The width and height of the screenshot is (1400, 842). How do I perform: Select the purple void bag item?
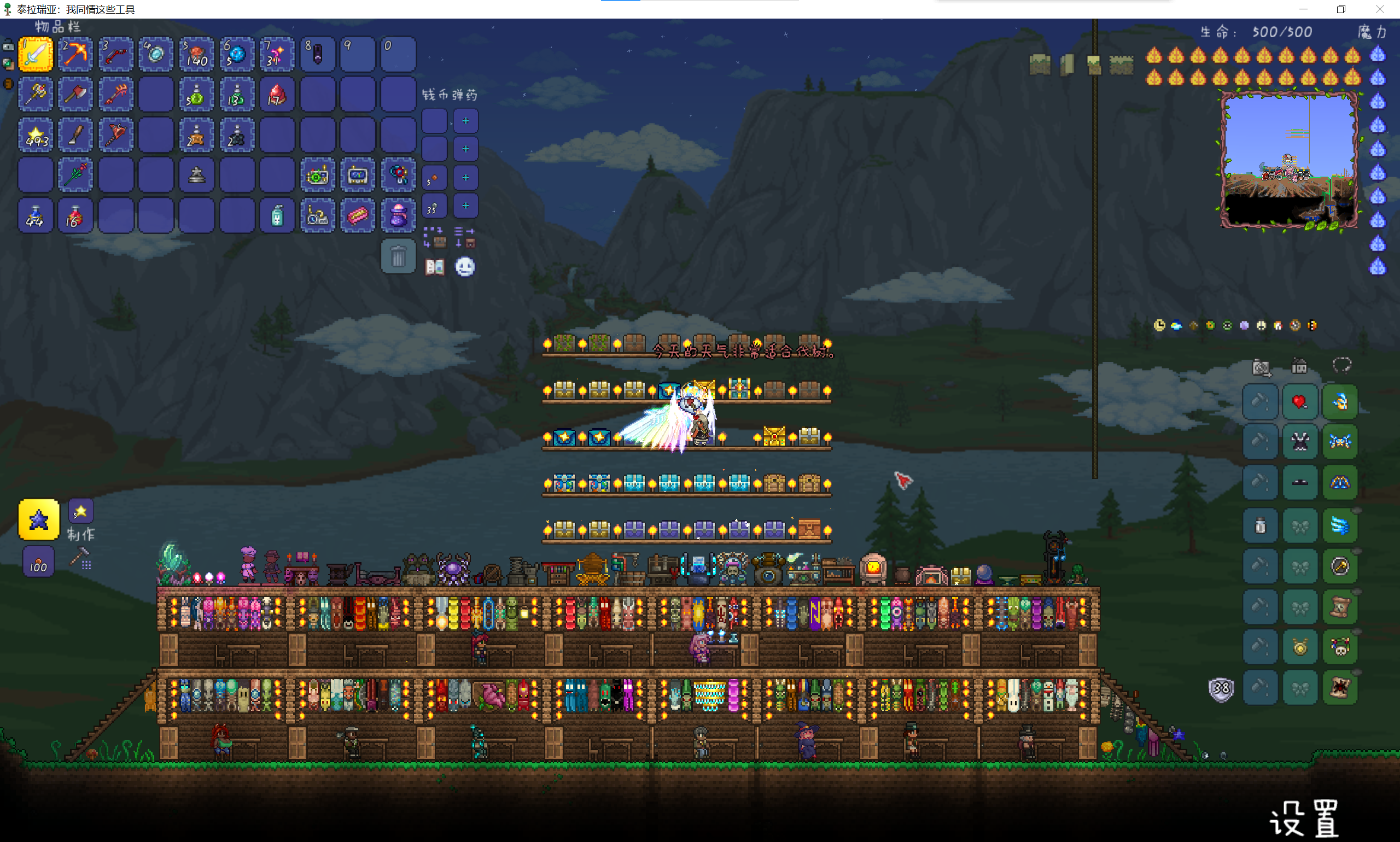[398, 215]
